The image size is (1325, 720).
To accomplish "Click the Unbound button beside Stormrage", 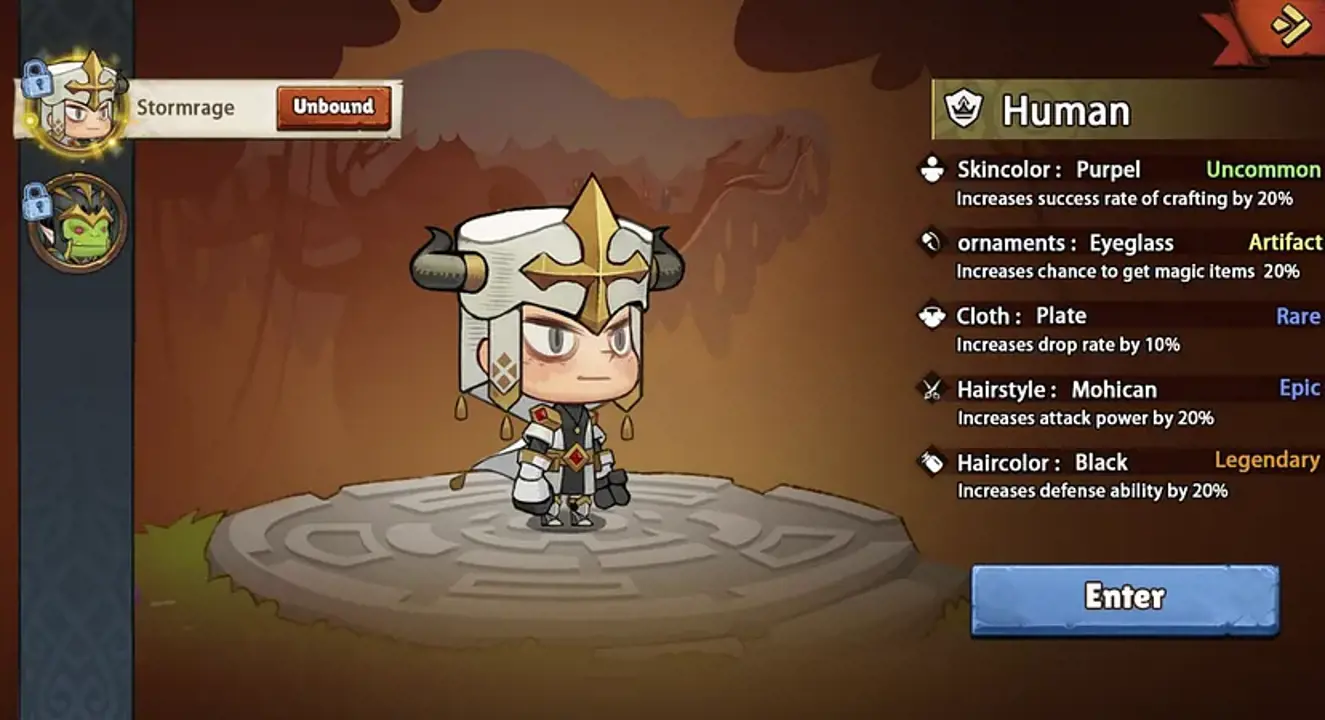I will [333, 107].
